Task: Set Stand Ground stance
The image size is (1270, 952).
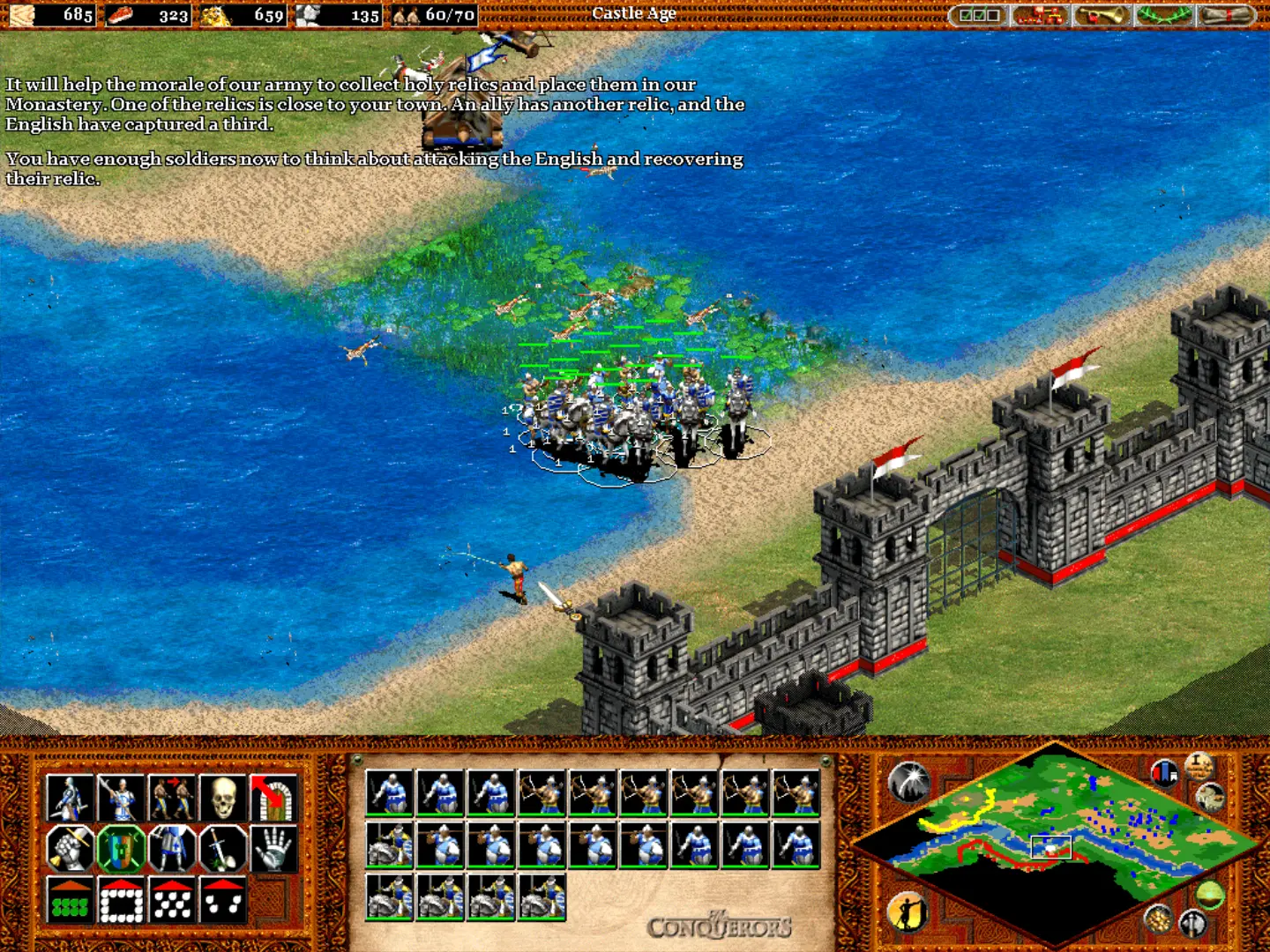Action: click(x=172, y=849)
